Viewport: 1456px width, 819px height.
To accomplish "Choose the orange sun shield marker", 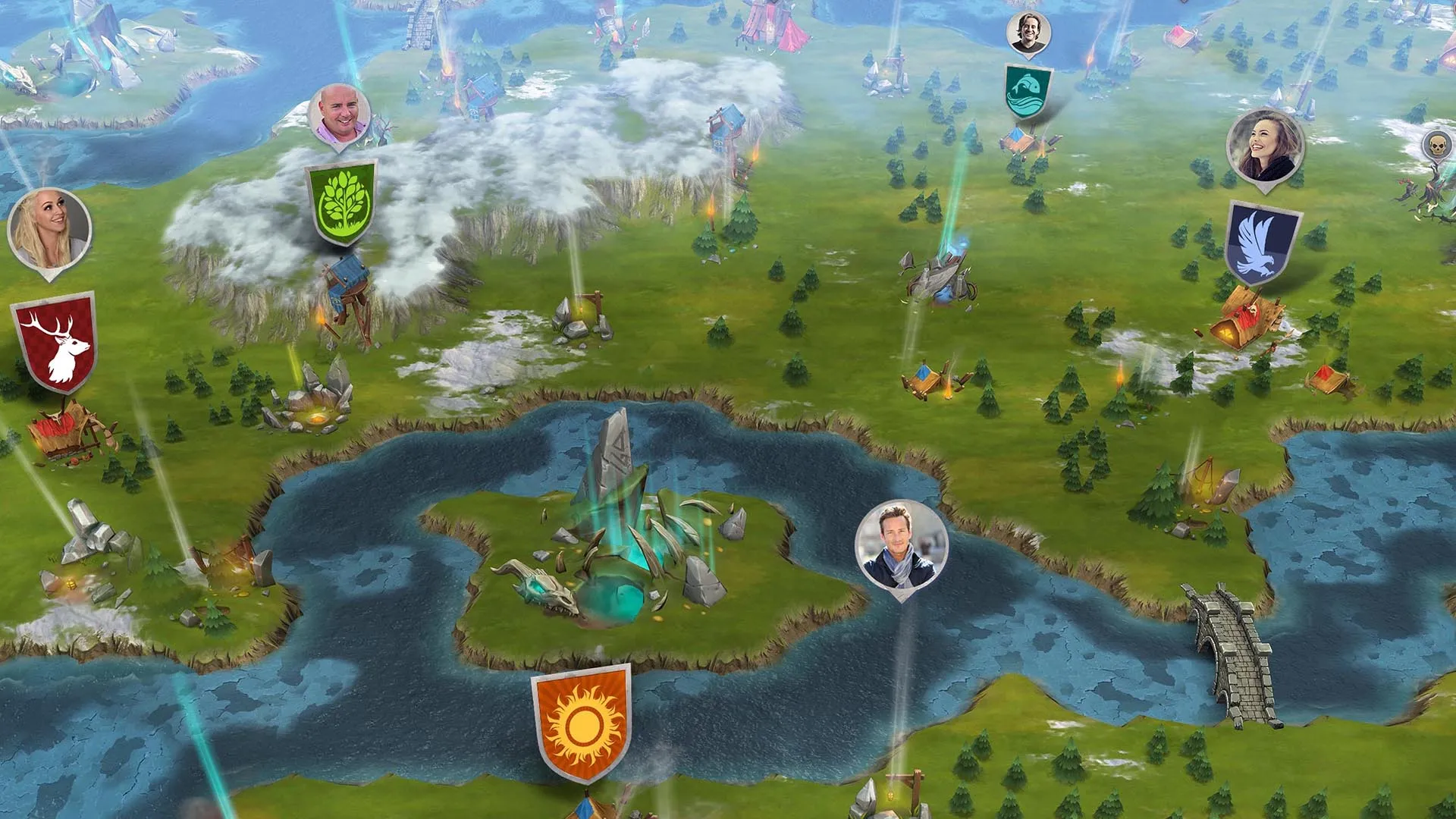I will tap(582, 720).
